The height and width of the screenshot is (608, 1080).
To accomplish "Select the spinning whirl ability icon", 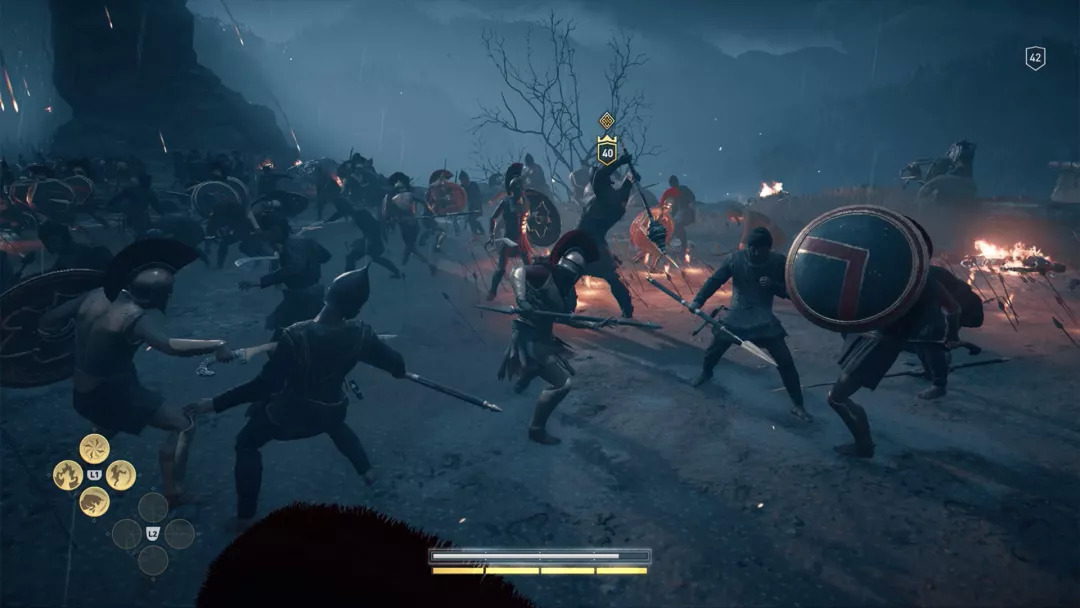I will 94,448.
